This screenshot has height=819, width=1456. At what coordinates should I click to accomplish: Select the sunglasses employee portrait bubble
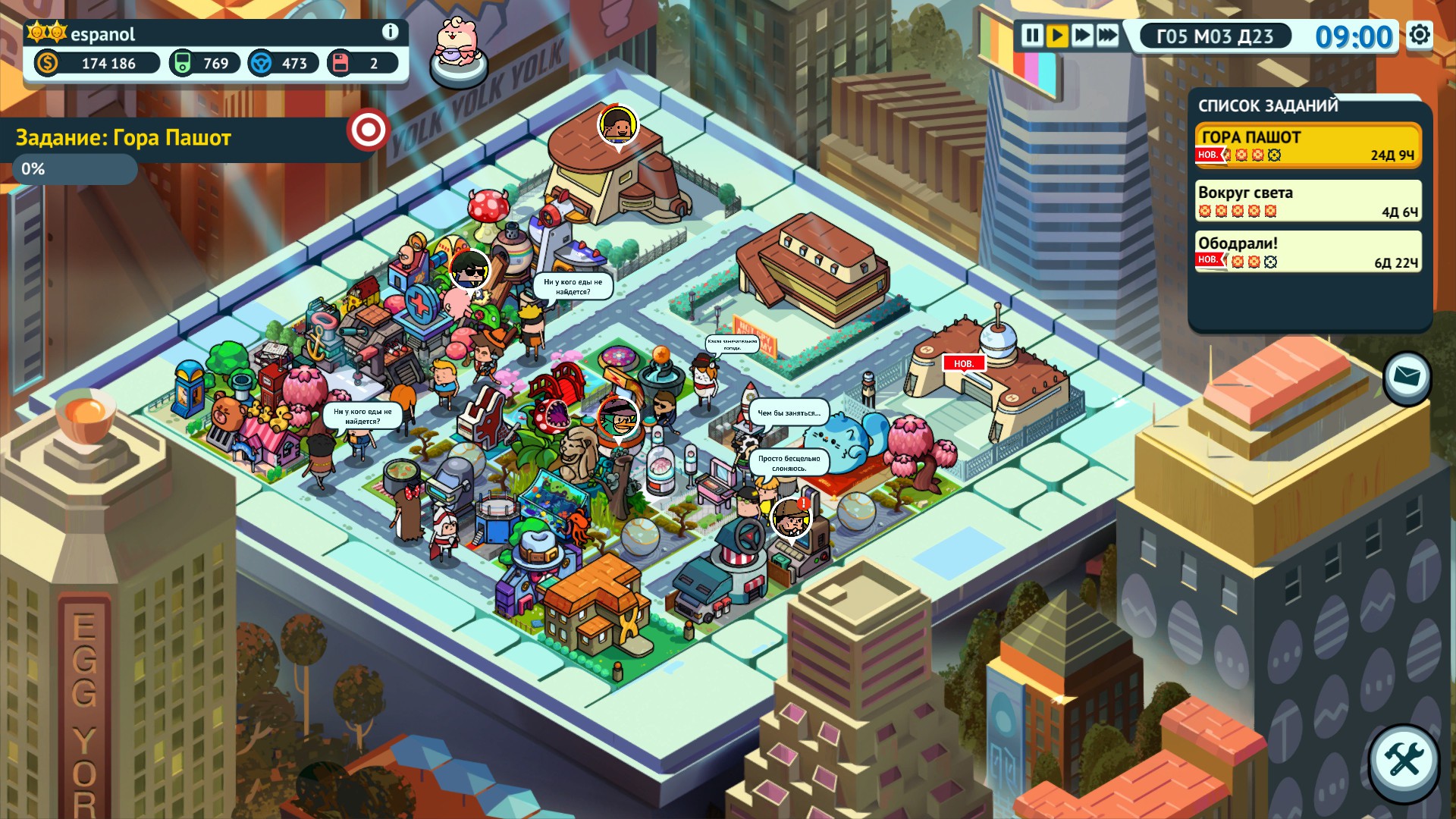pyautogui.click(x=469, y=270)
